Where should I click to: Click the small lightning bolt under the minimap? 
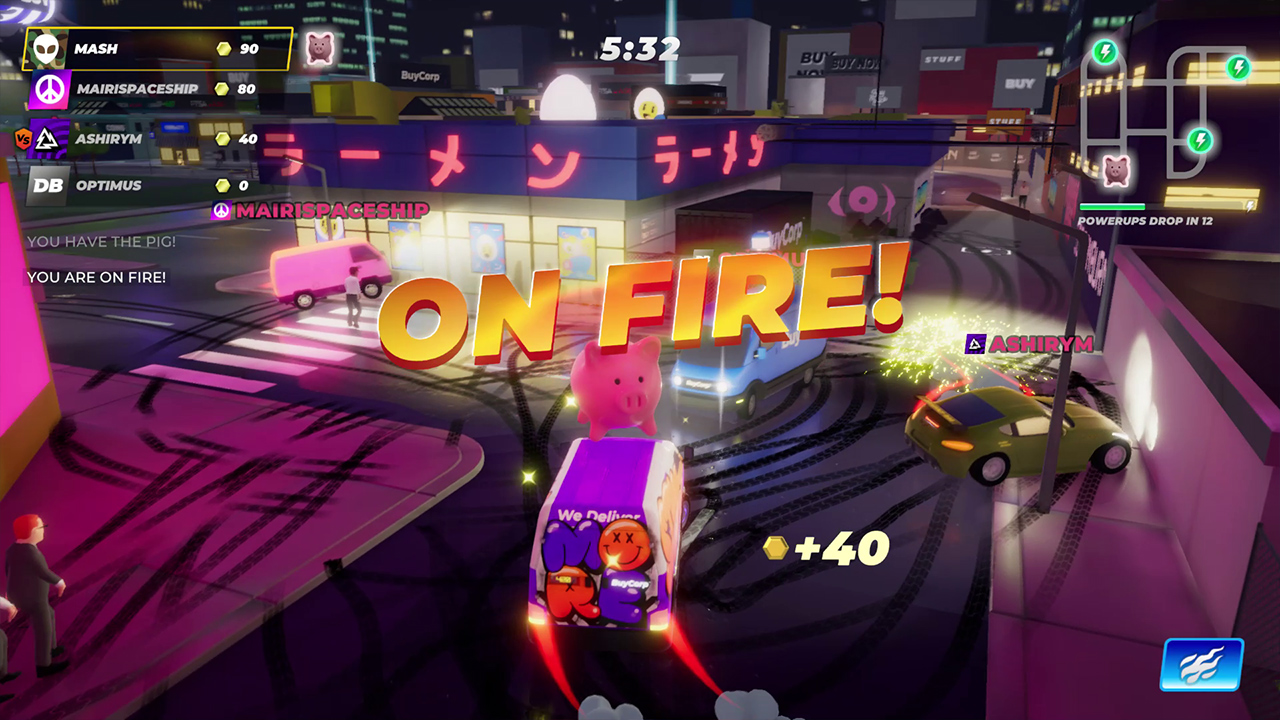(x=1248, y=205)
